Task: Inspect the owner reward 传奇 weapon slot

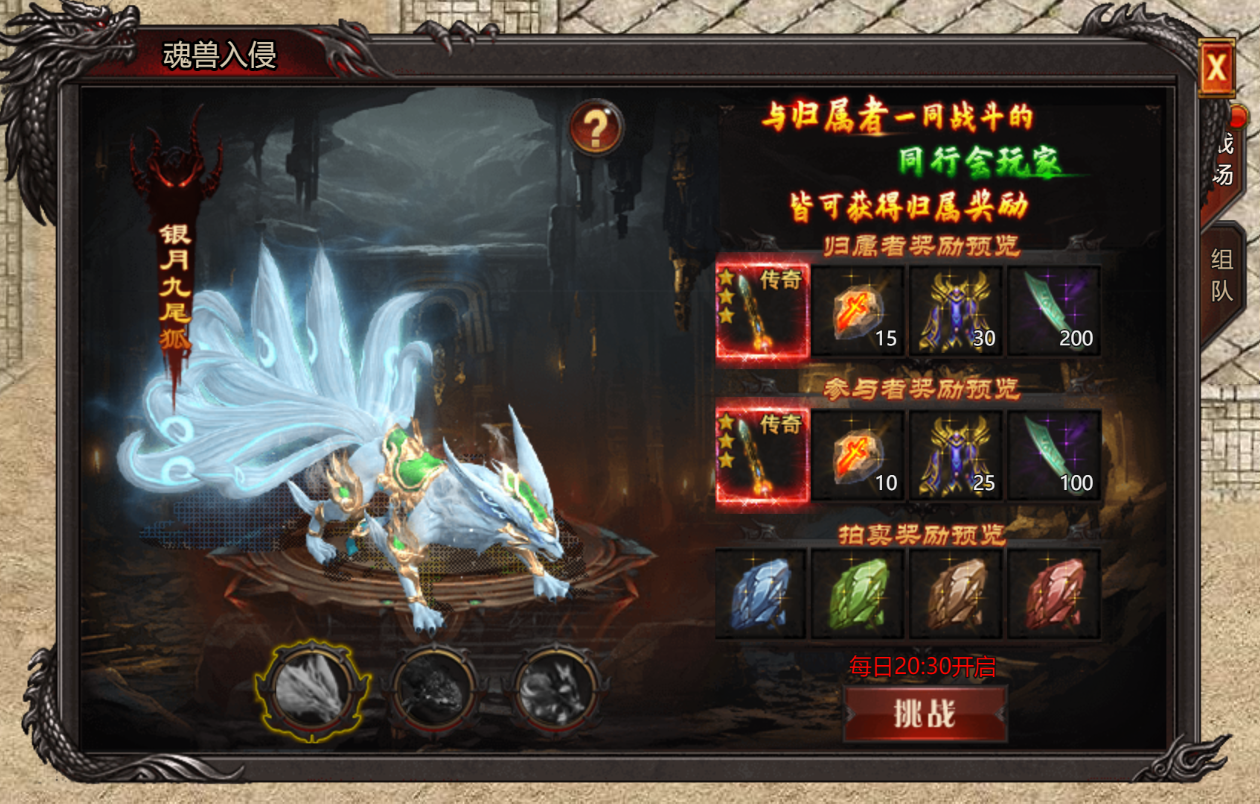Action: click(762, 311)
